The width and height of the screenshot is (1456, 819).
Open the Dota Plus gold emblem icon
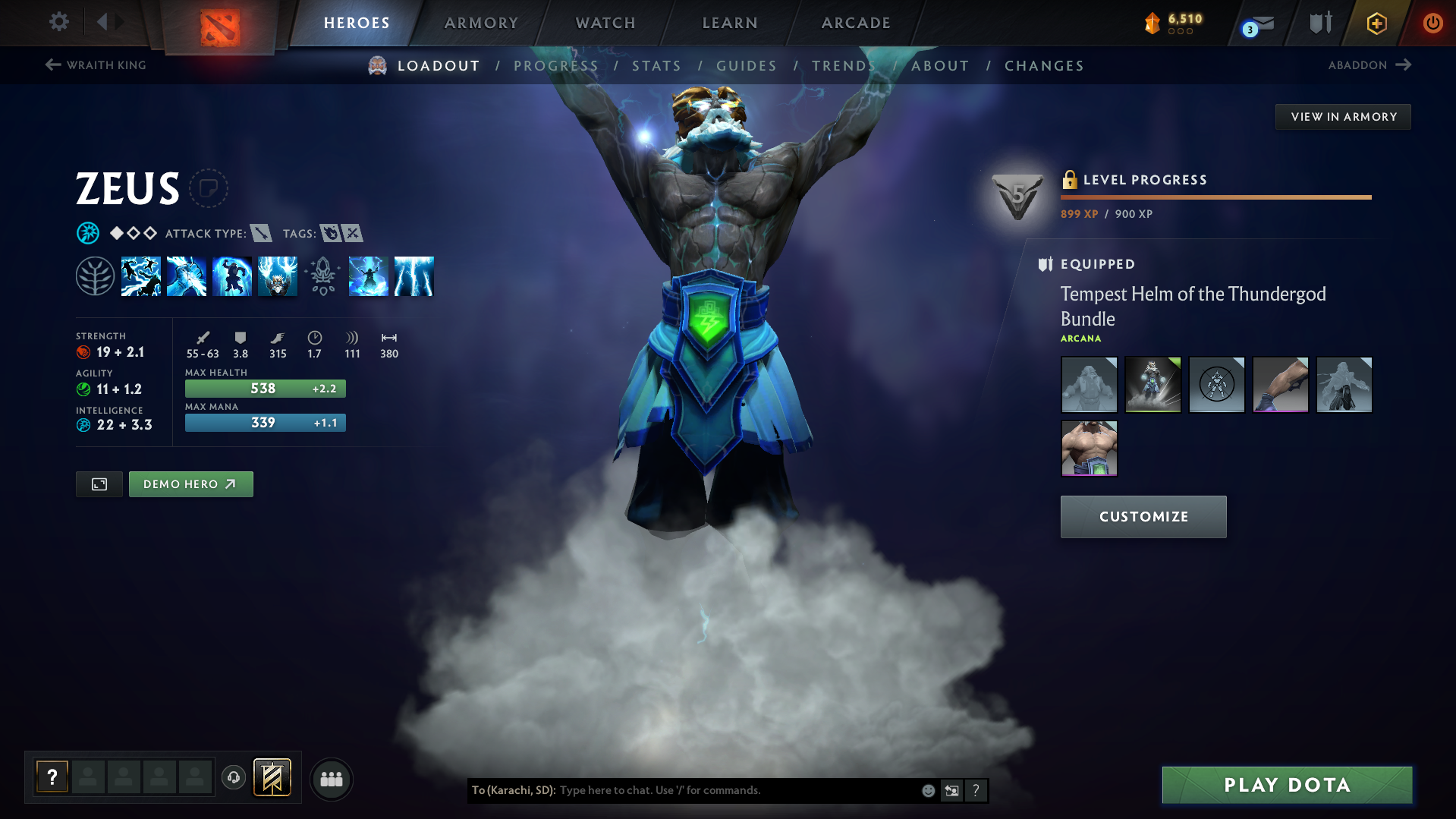pyautogui.click(x=1376, y=24)
